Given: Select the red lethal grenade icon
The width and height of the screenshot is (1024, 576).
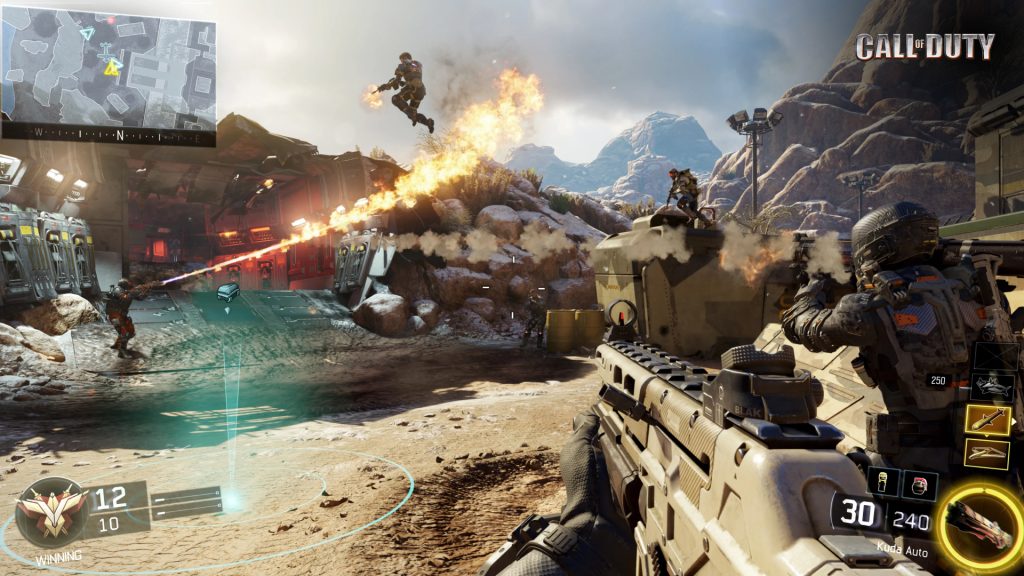Looking at the screenshot, I should click(x=920, y=484).
